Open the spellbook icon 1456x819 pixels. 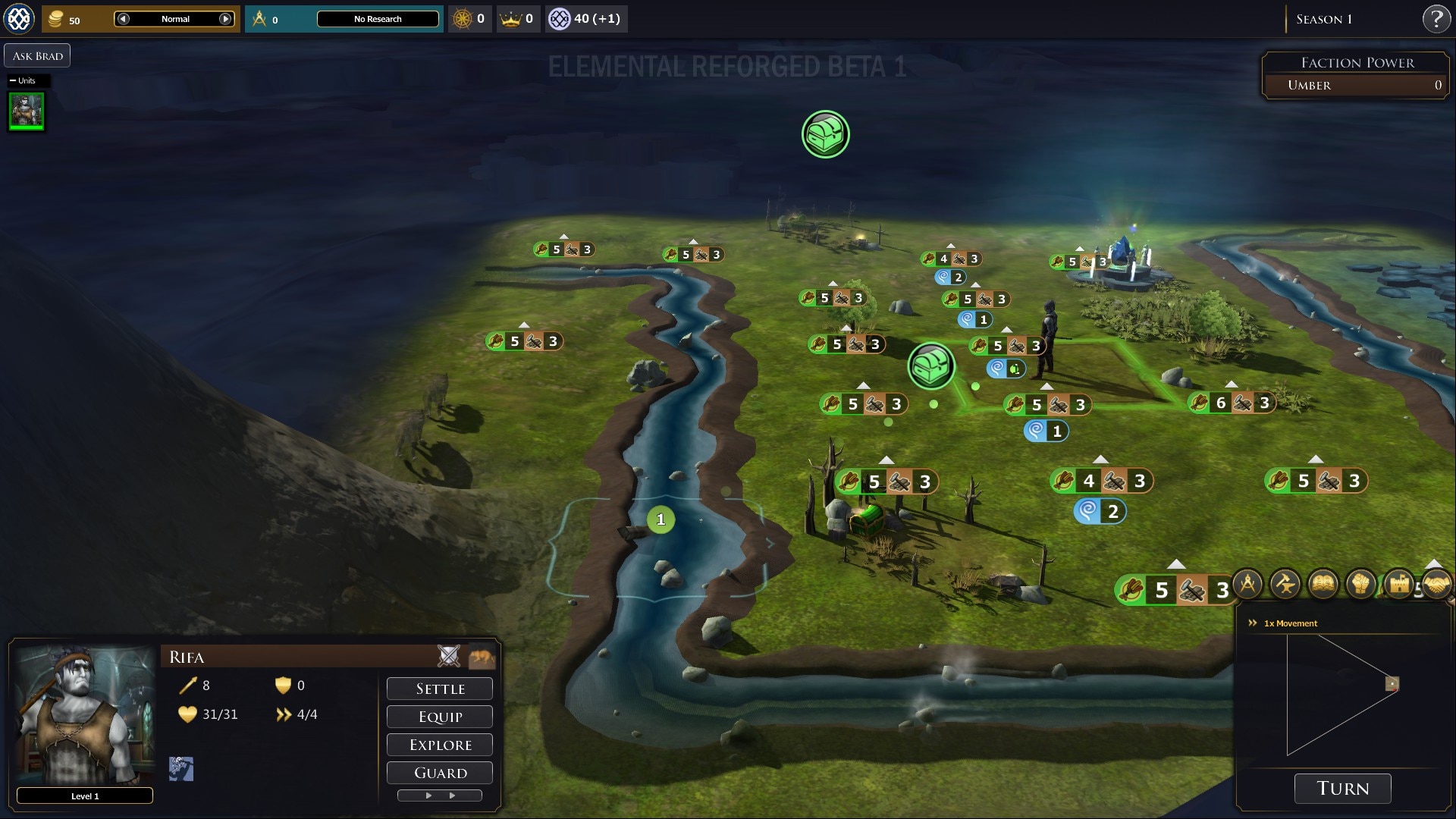coord(1323,584)
